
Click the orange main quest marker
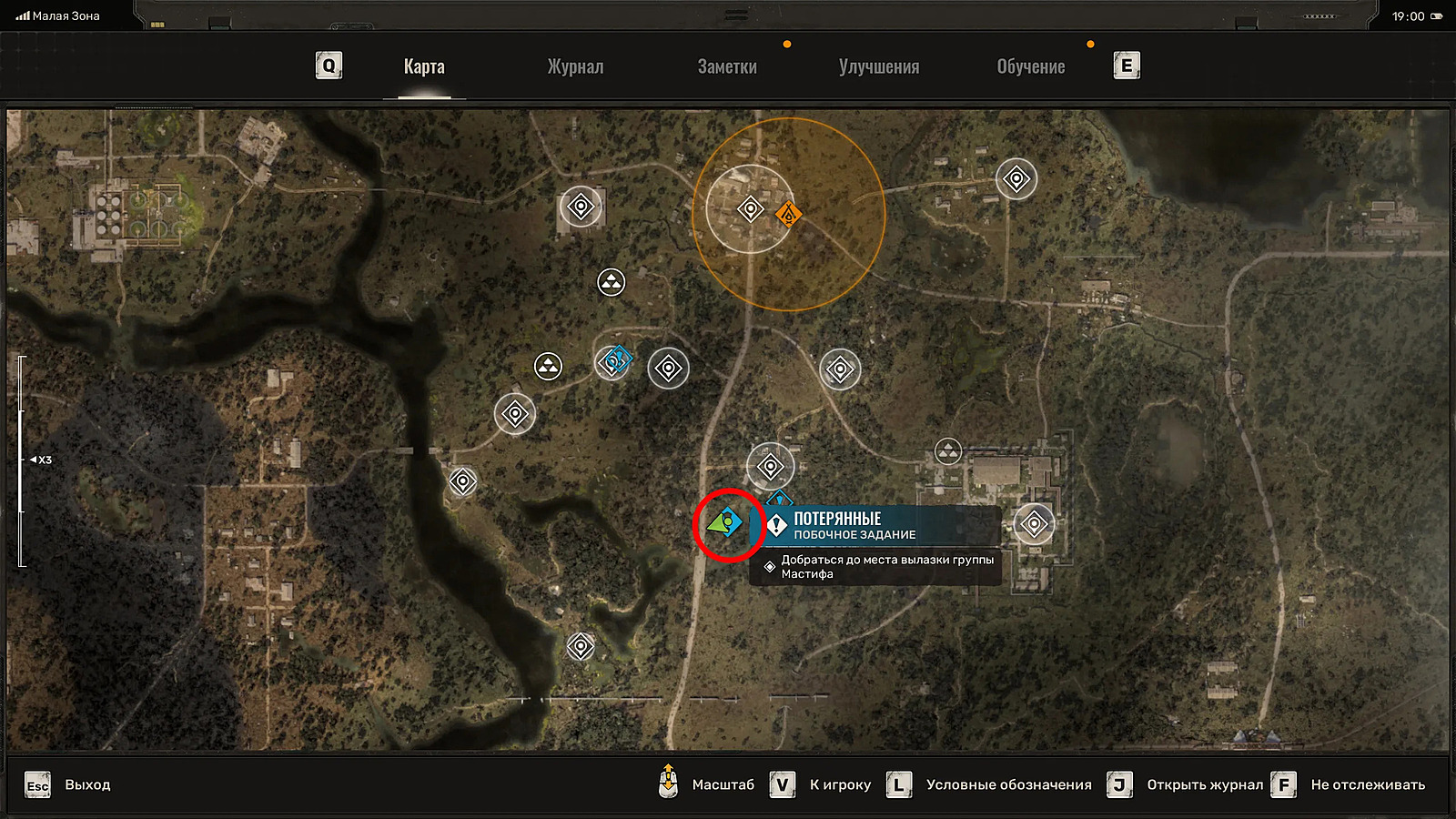(788, 215)
